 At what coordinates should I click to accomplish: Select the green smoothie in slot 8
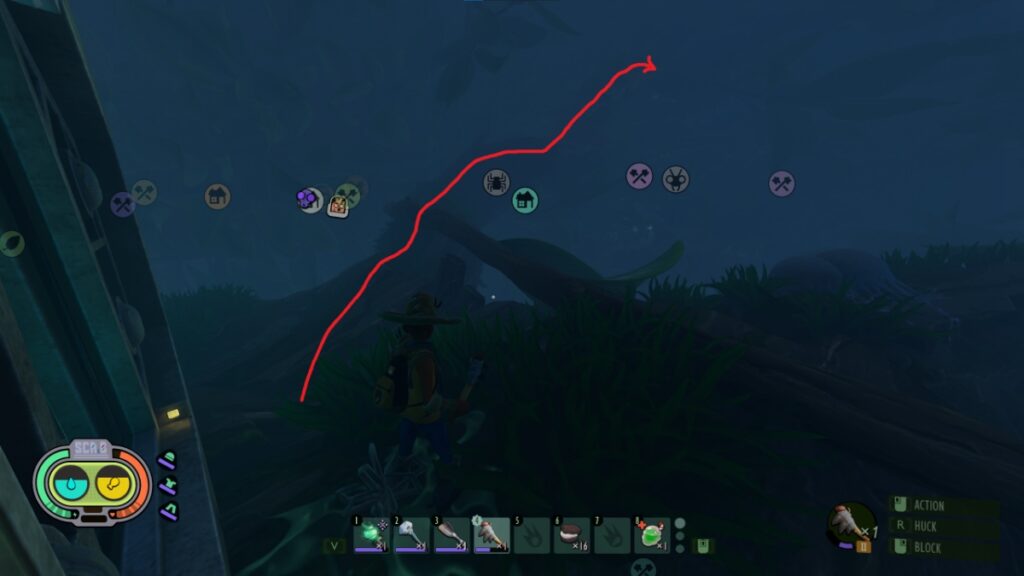click(x=651, y=535)
